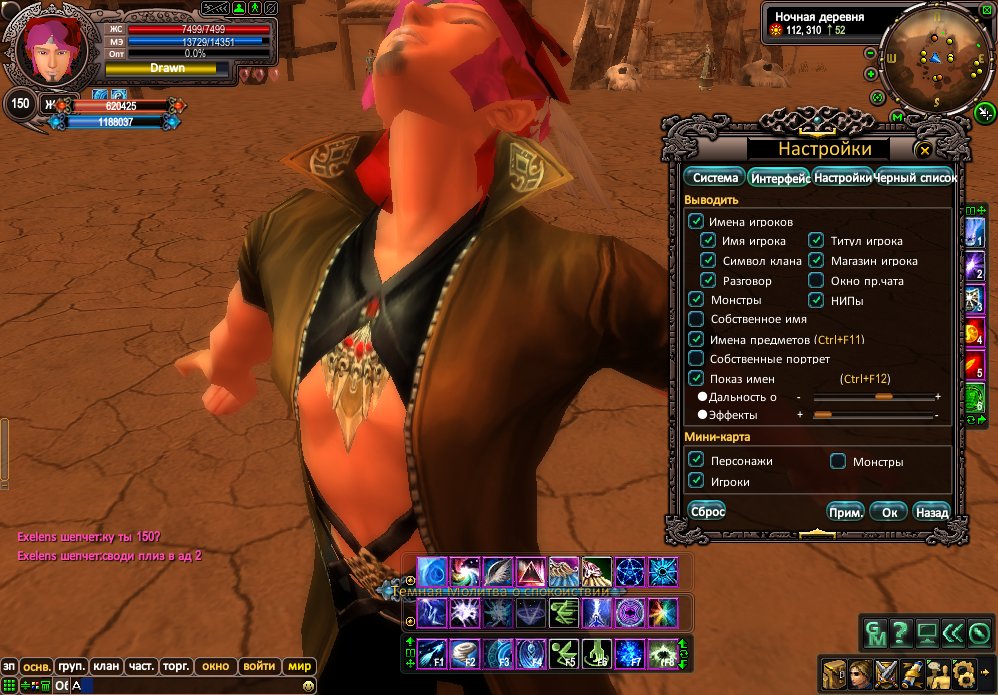Image resolution: width=998 pixels, height=695 pixels.
Task: Confirm settings with the Ок button
Action: (x=888, y=512)
